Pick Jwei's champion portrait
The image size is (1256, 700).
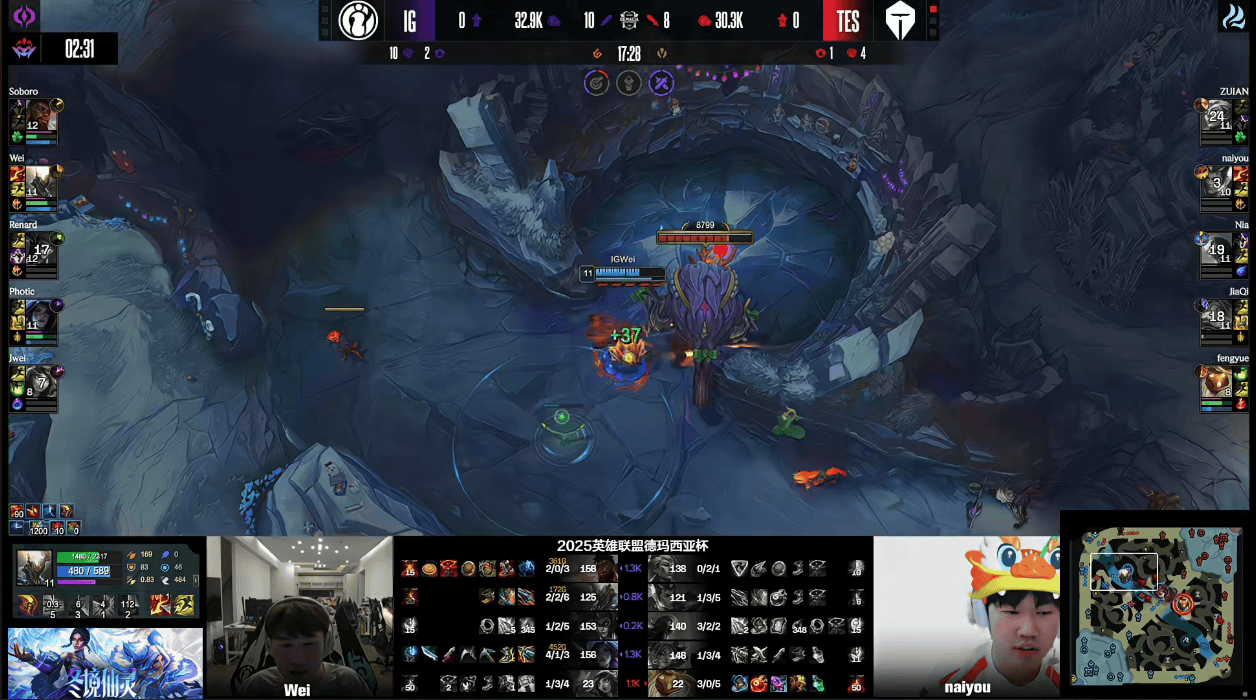tap(41, 381)
